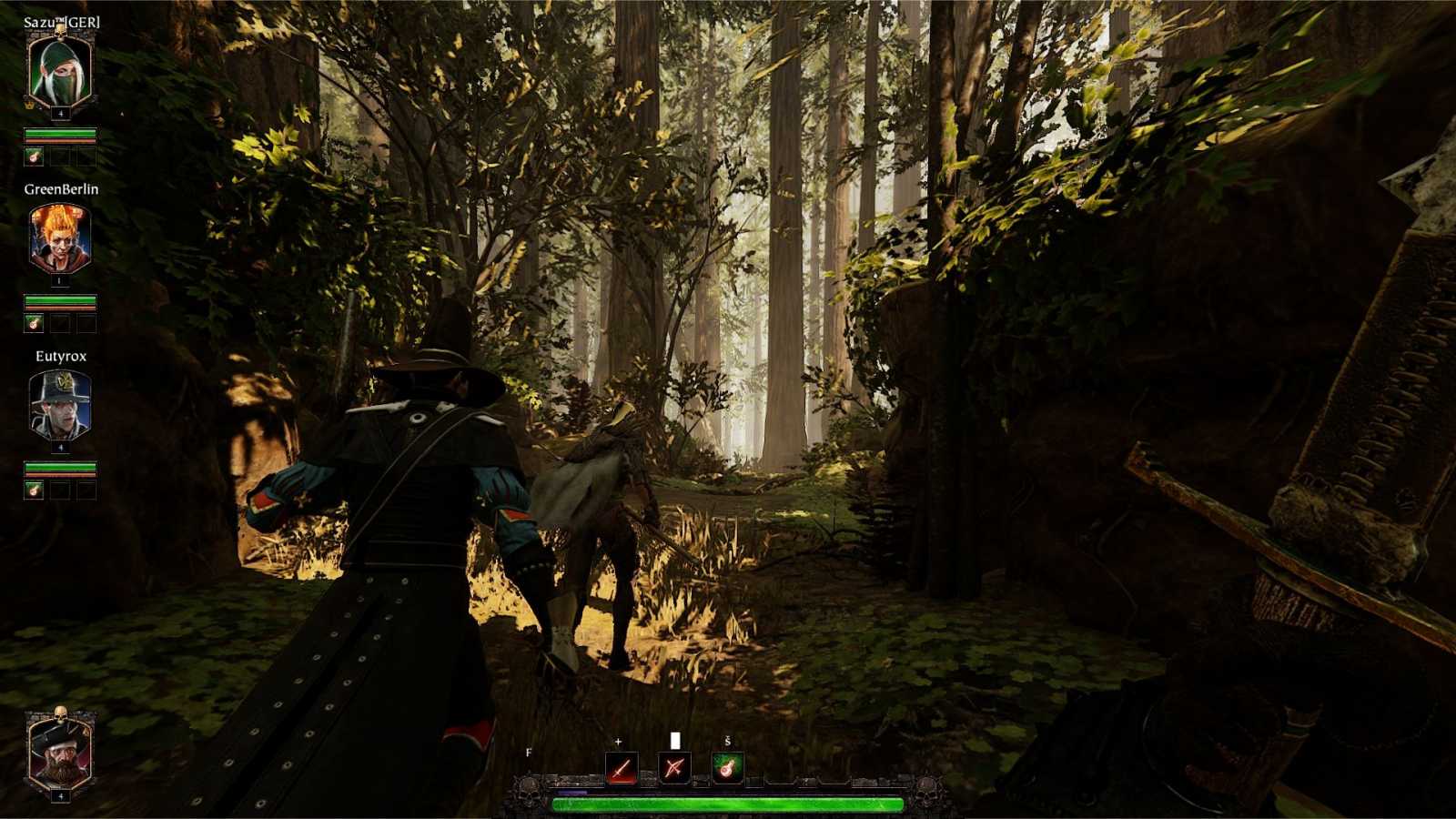The image size is (1456, 819).
Task: Click the skull emblem above Sazu's portrait frame
Action: pyautogui.click(x=60, y=34)
